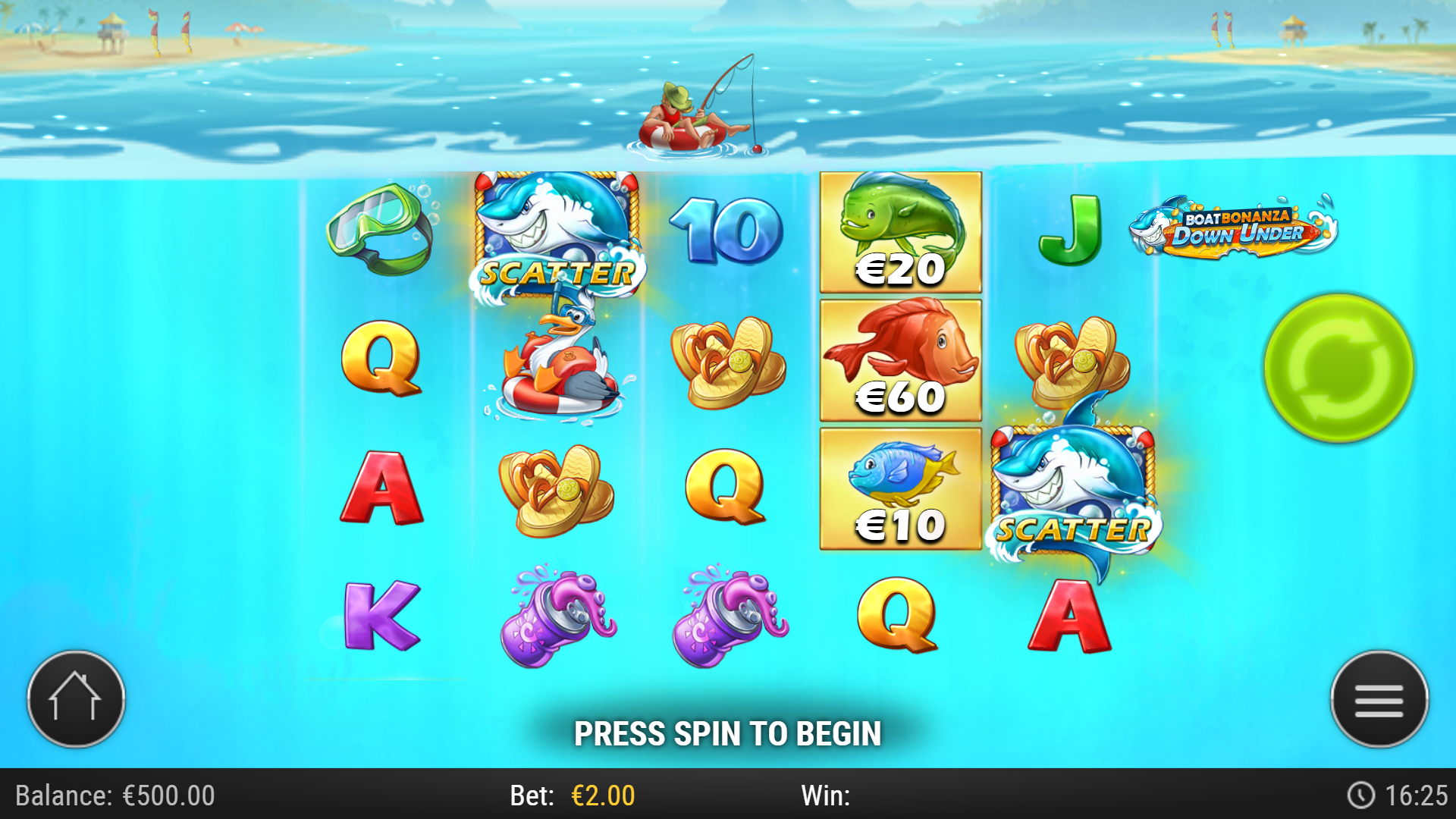Click the blue 10 symbol on reel three
Screen dimensions: 1456x819
(x=728, y=227)
